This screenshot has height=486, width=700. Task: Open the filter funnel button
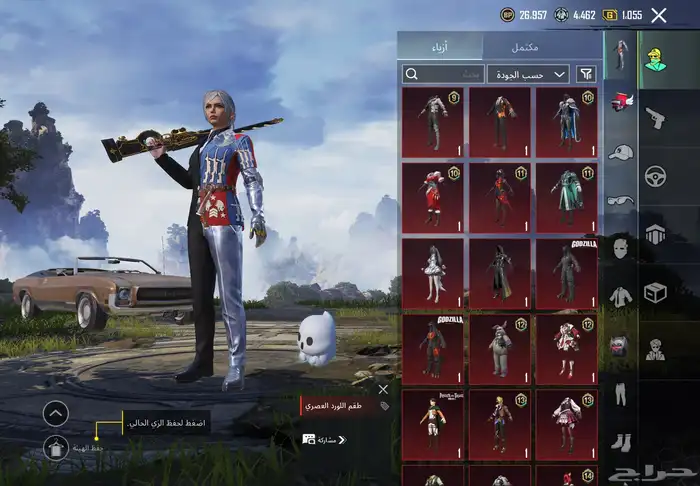click(x=586, y=73)
